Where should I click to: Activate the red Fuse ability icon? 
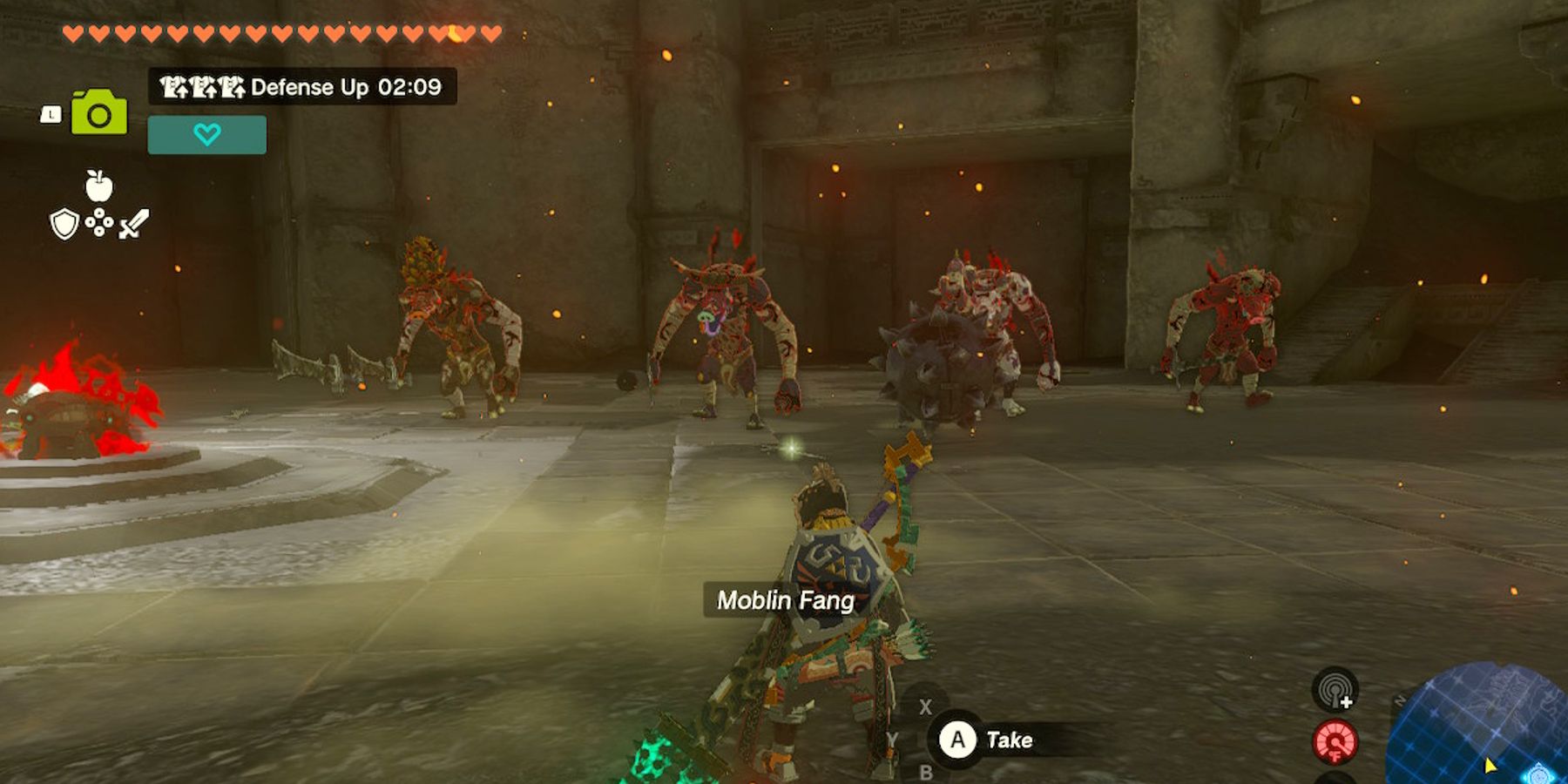(x=1336, y=741)
